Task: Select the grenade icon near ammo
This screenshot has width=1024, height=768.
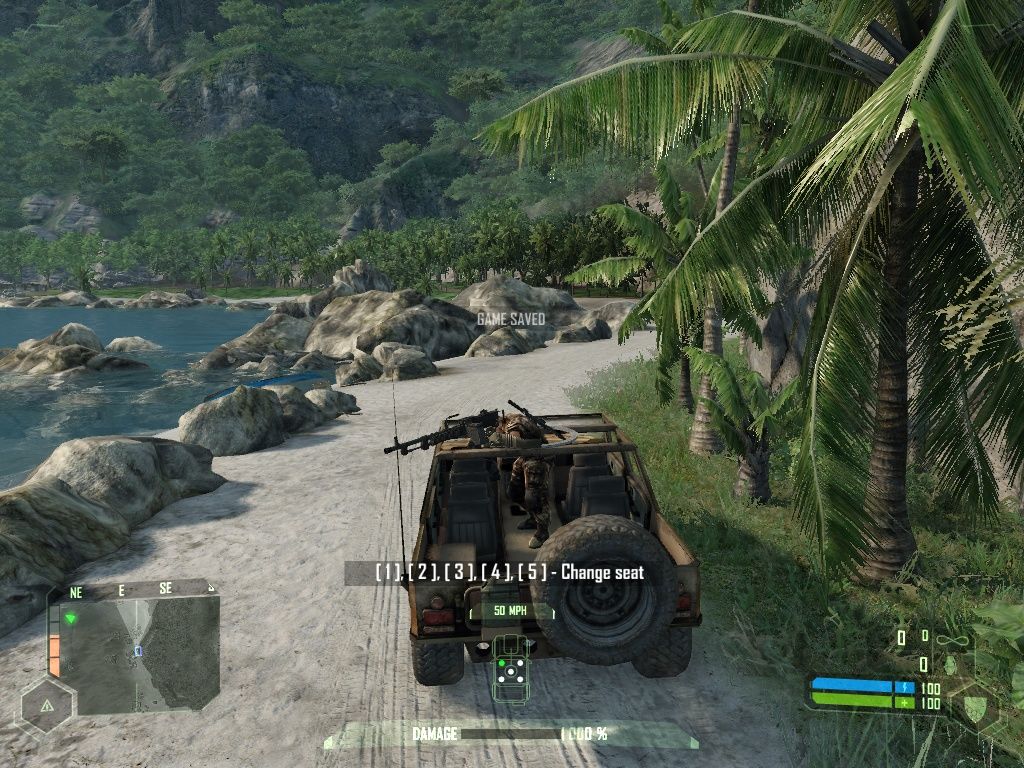Action: pos(950,663)
